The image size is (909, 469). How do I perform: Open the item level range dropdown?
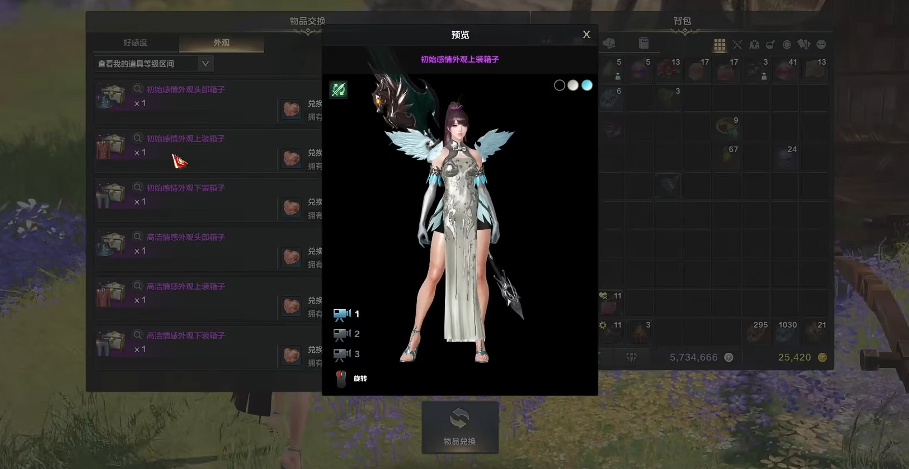tap(206, 64)
